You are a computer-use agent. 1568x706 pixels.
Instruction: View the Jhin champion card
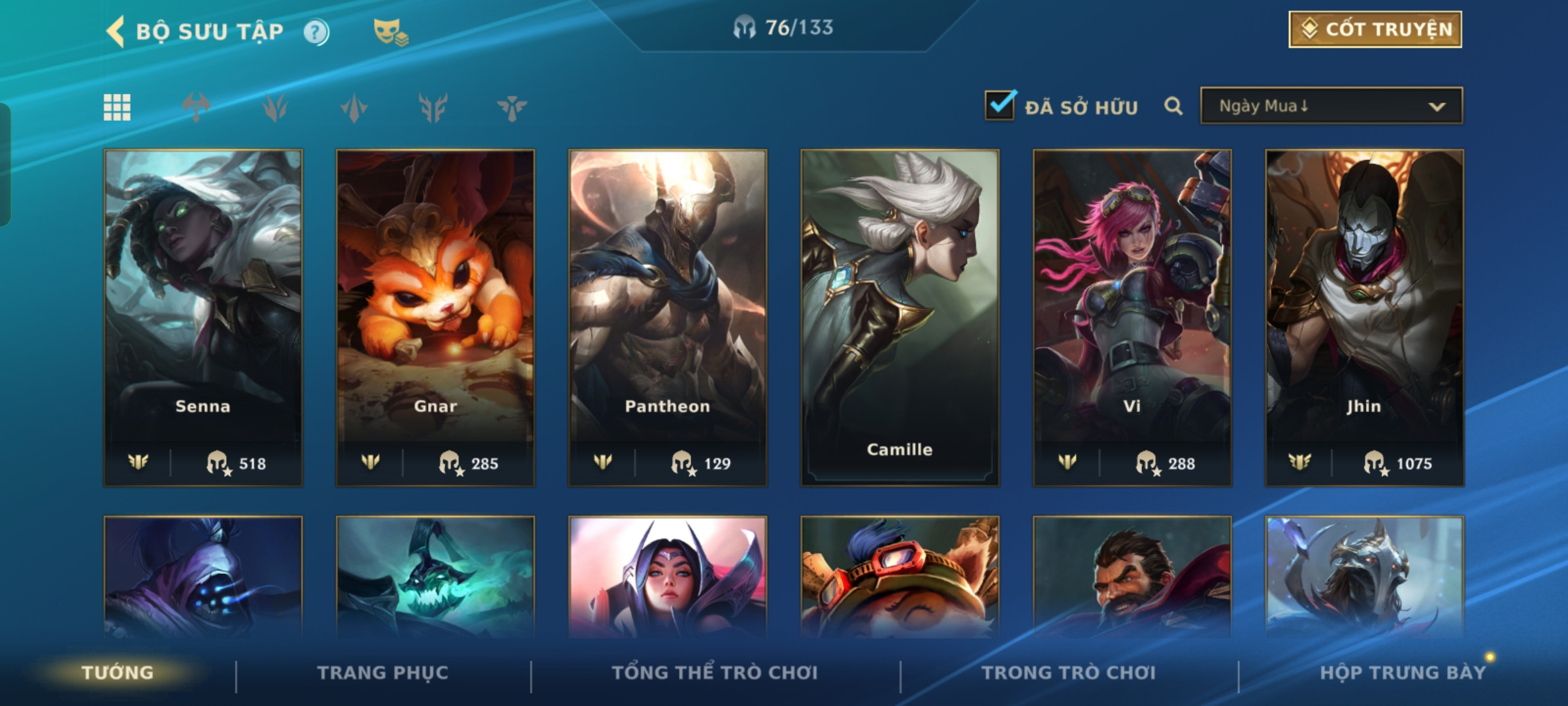1364,317
